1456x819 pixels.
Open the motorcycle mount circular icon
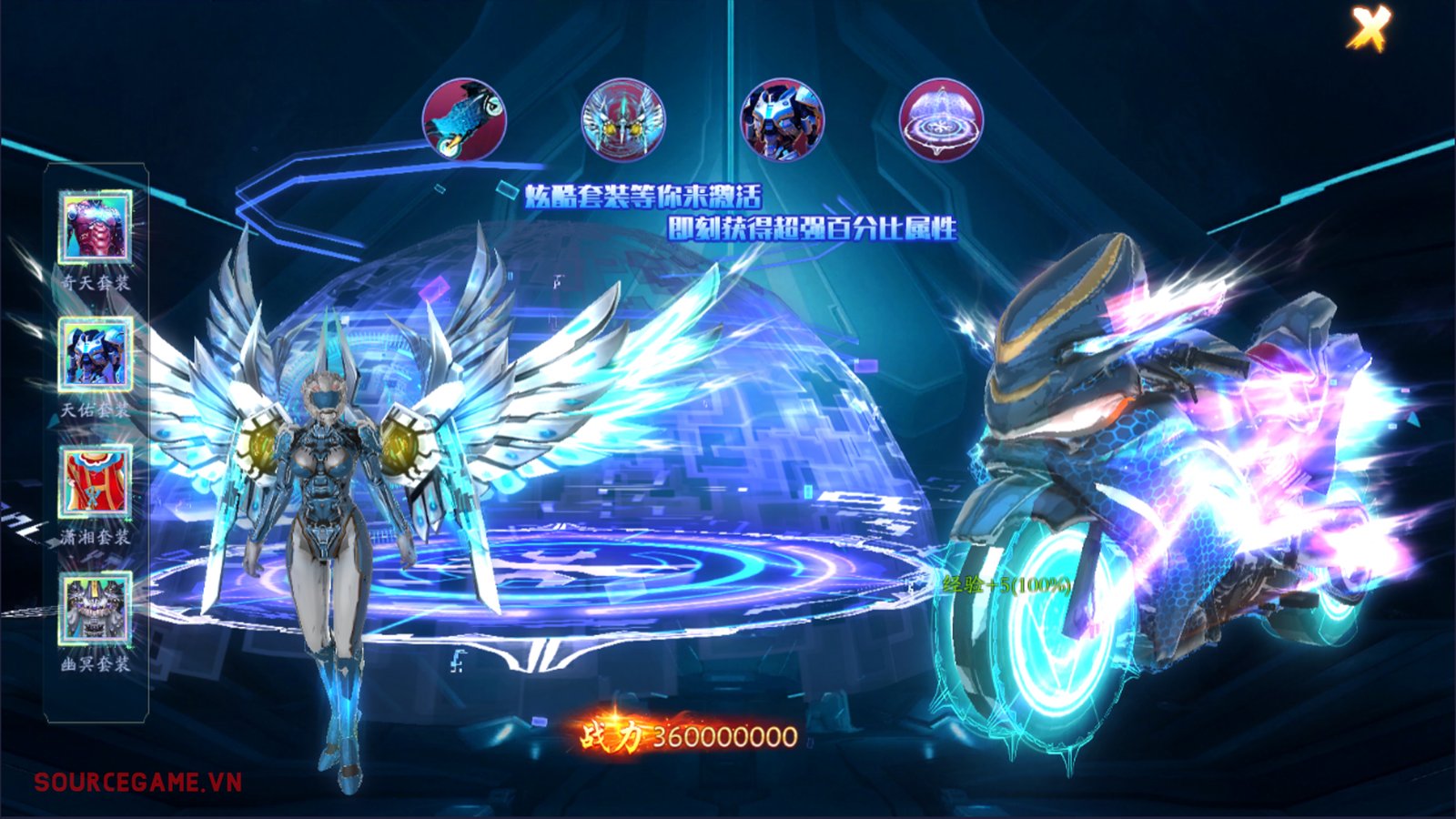coord(464,119)
